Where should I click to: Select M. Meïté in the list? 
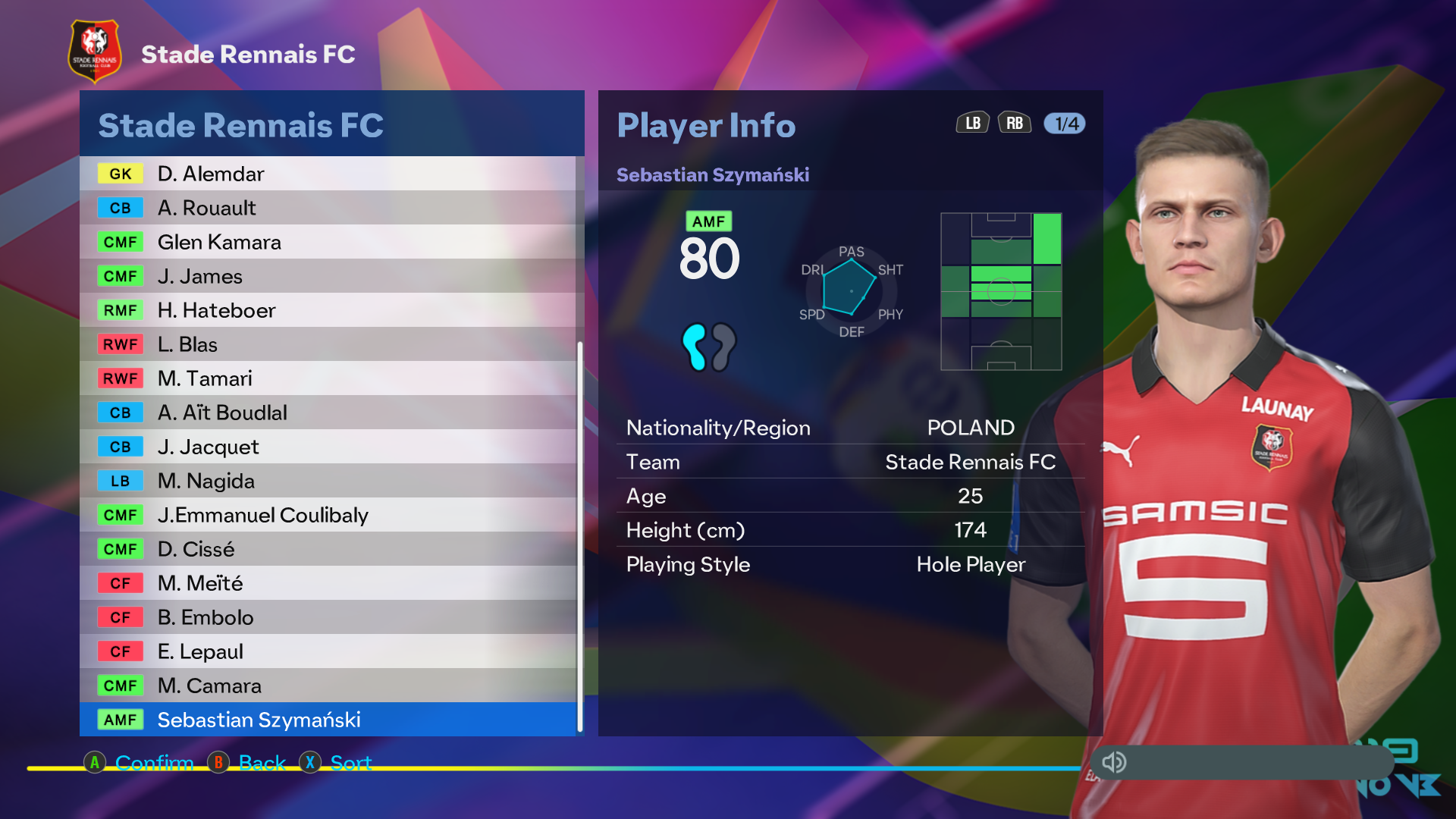click(x=328, y=583)
